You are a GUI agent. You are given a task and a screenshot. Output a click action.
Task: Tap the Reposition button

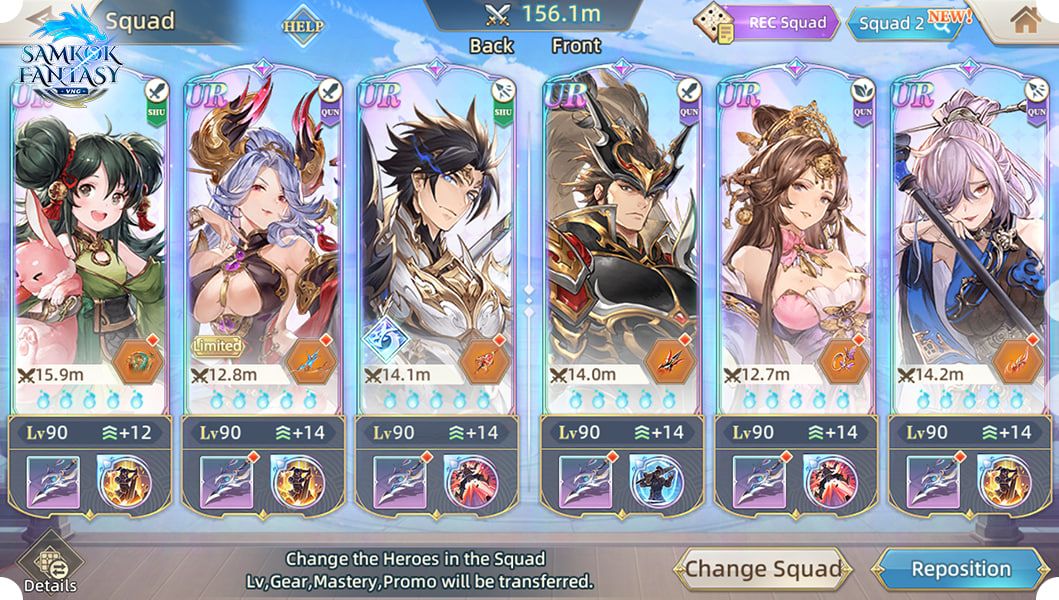(960, 570)
